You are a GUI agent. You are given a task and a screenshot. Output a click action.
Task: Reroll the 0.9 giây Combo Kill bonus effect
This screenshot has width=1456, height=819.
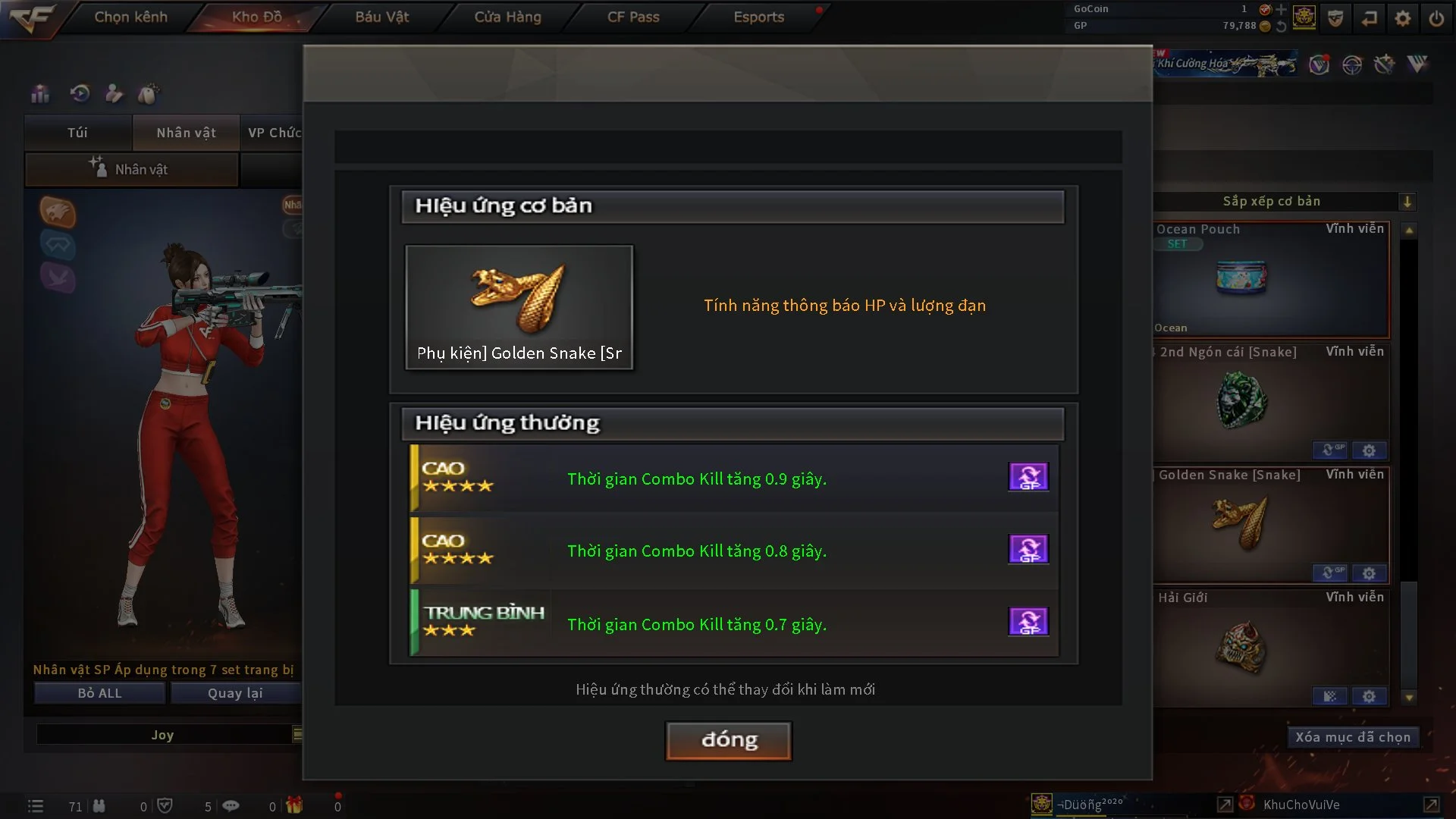click(x=1028, y=477)
